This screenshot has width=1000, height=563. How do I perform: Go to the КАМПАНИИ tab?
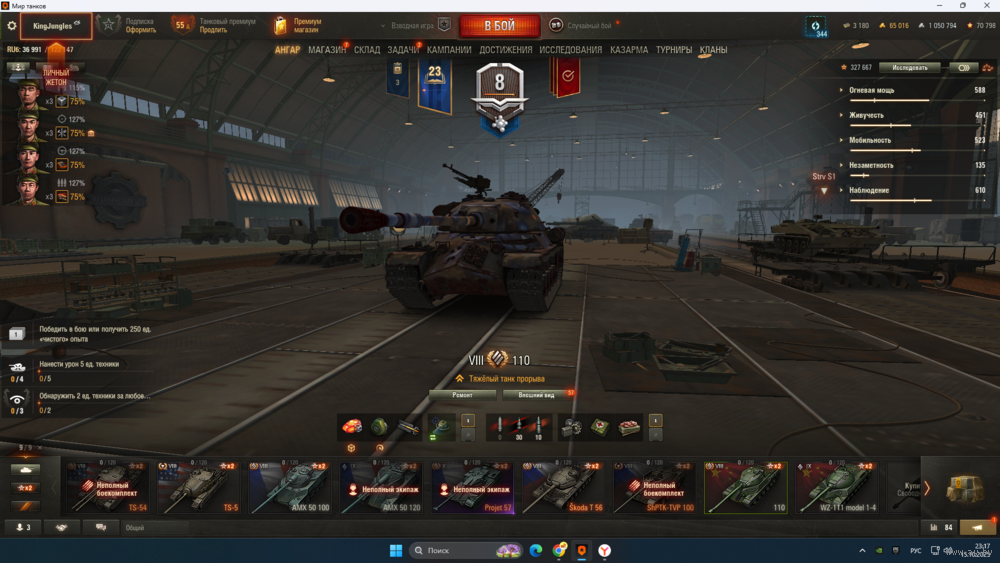(449, 50)
